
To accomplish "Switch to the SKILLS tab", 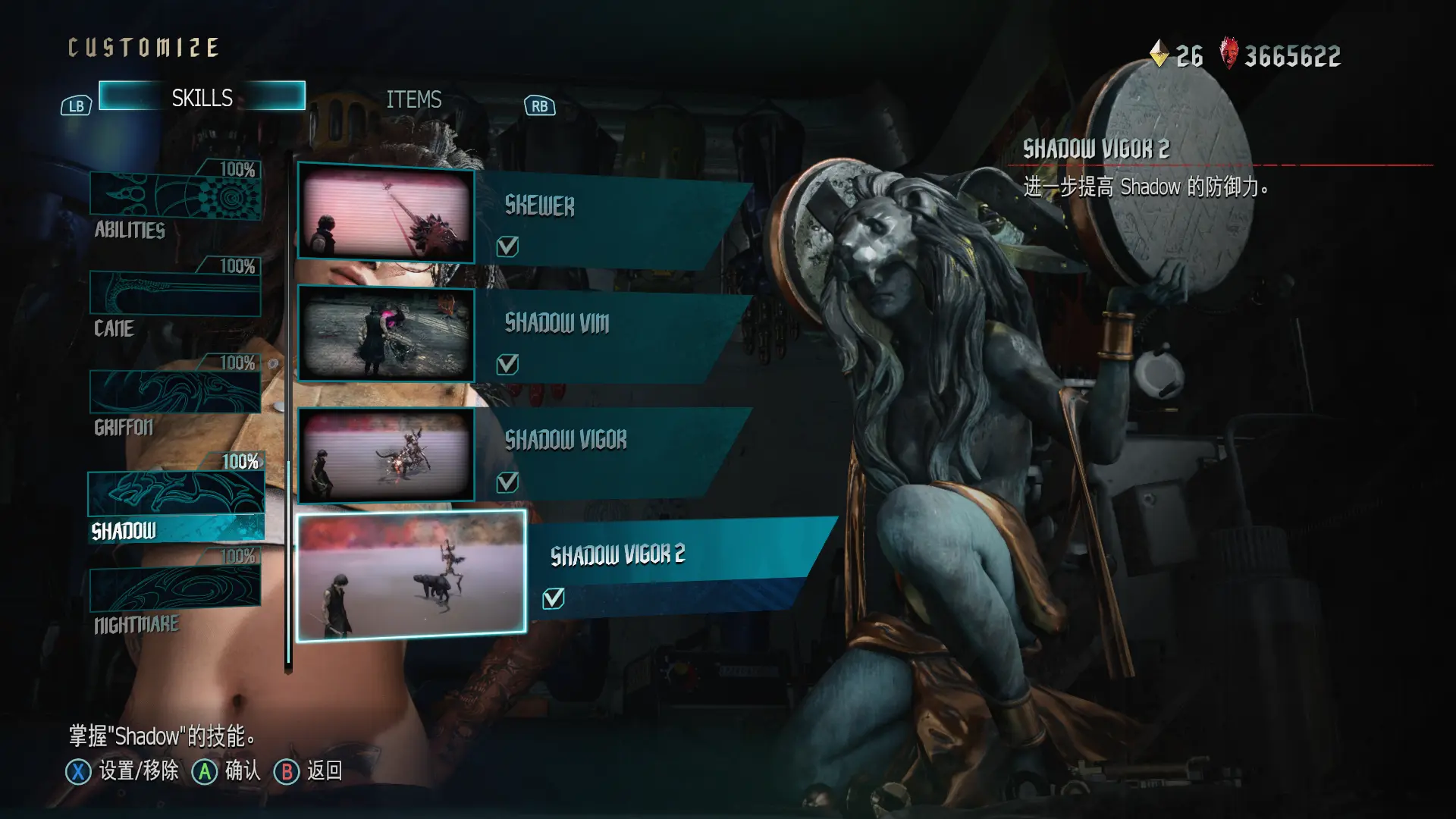I will pyautogui.click(x=202, y=97).
